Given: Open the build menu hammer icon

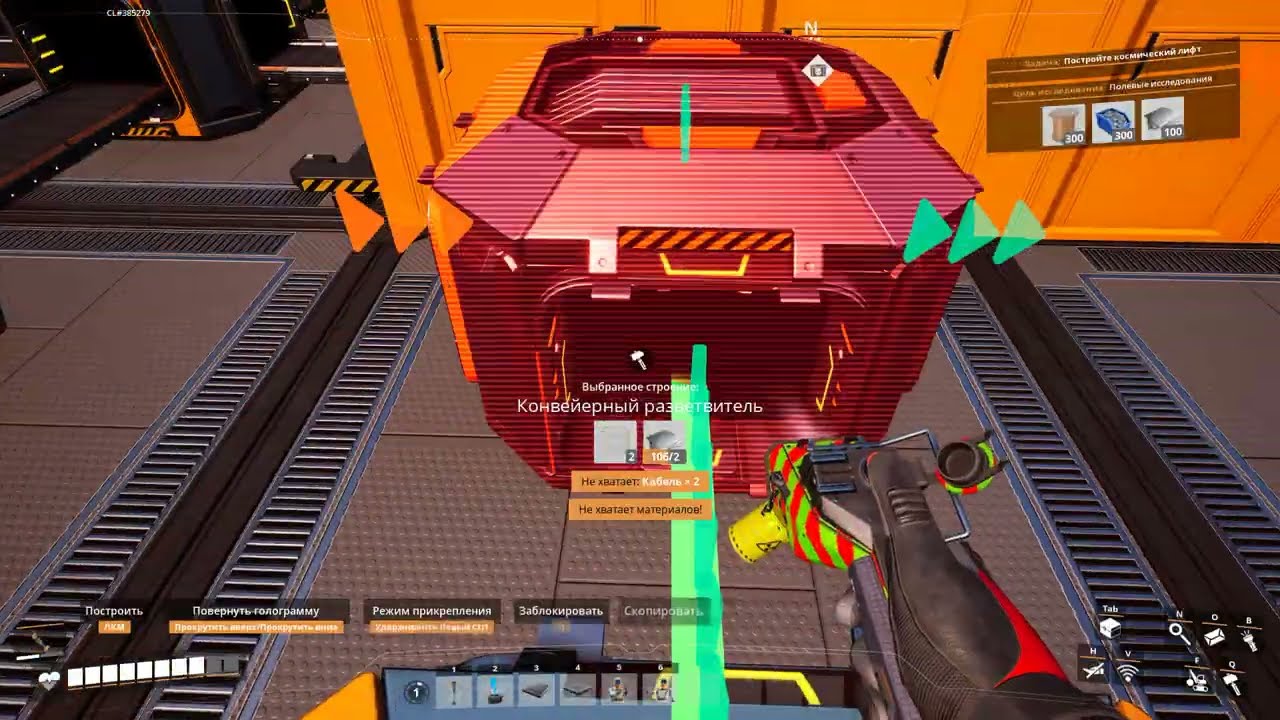Looking at the screenshot, I should (1231, 683).
